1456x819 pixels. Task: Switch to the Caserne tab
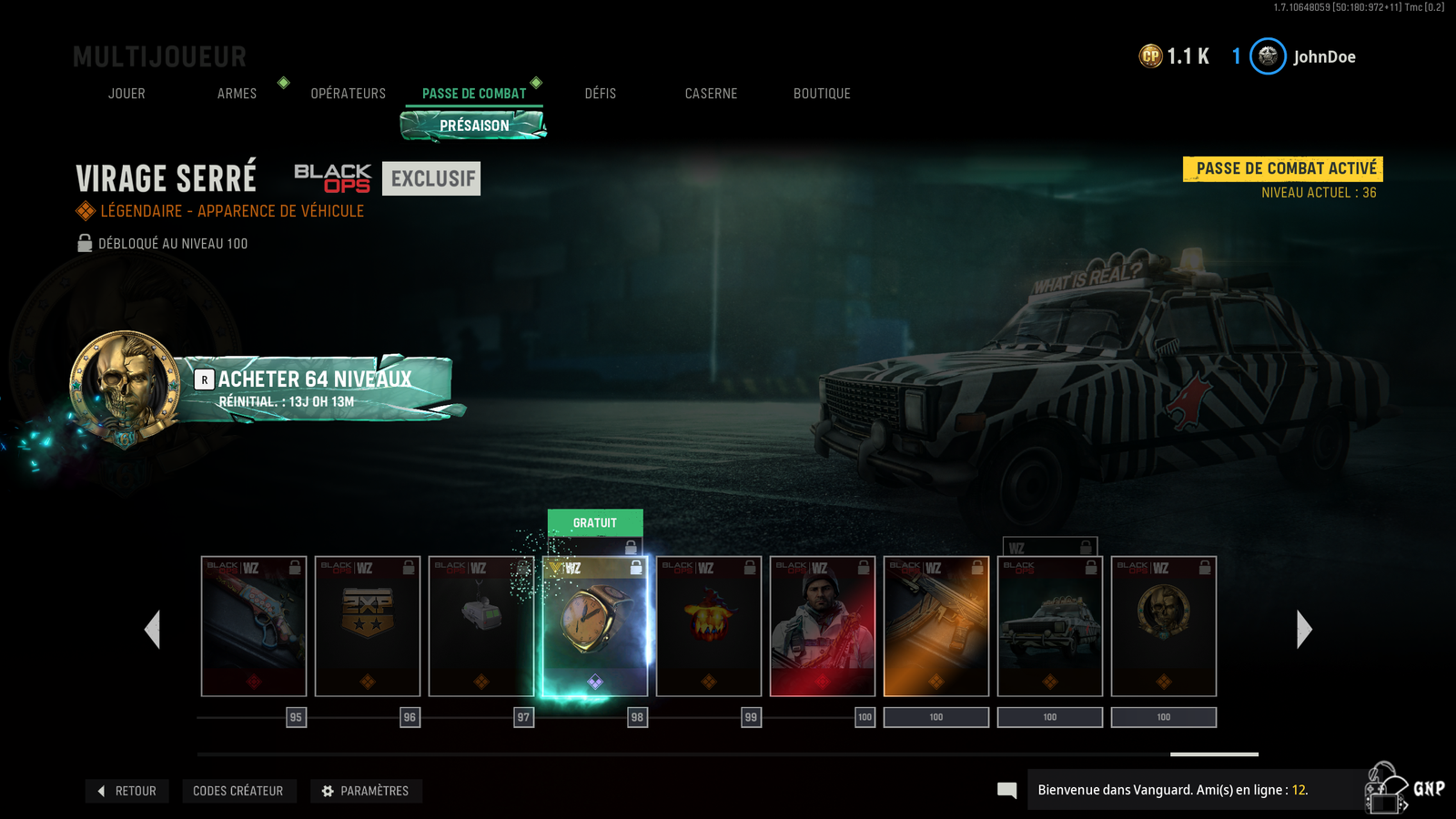pos(711,94)
